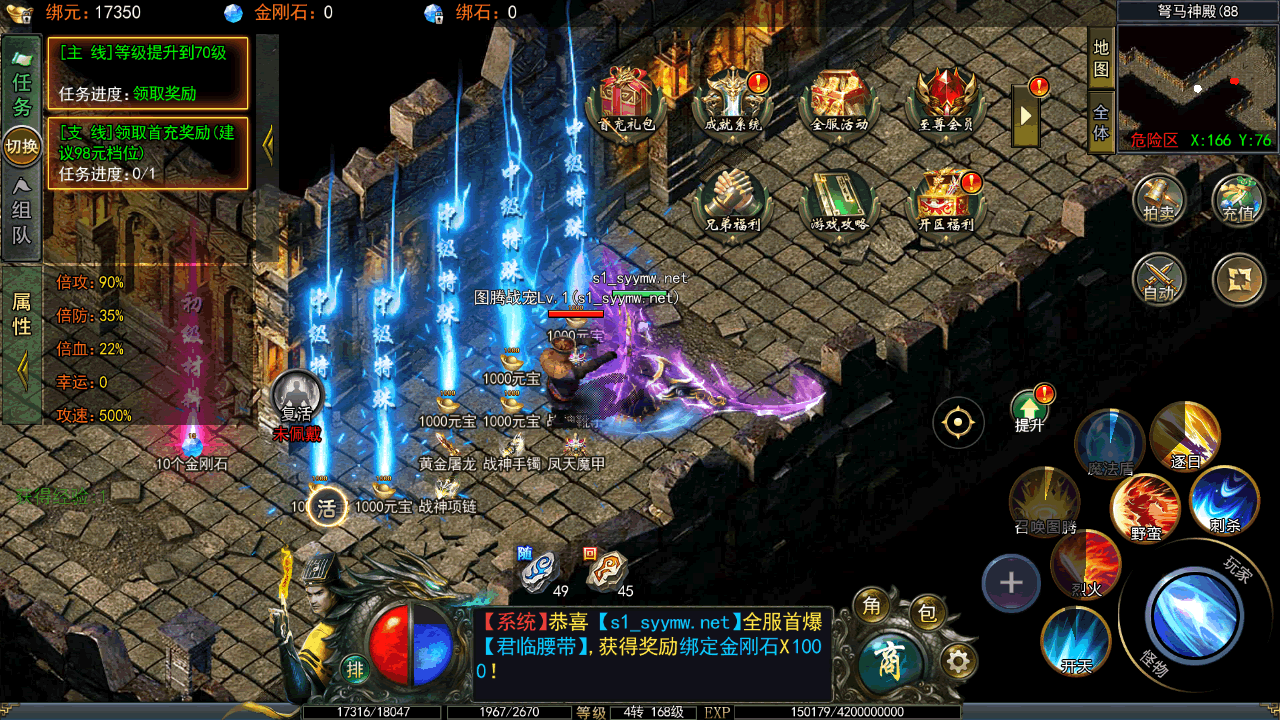
Task: Switch to the 地图 map tab
Action: click(1101, 58)
